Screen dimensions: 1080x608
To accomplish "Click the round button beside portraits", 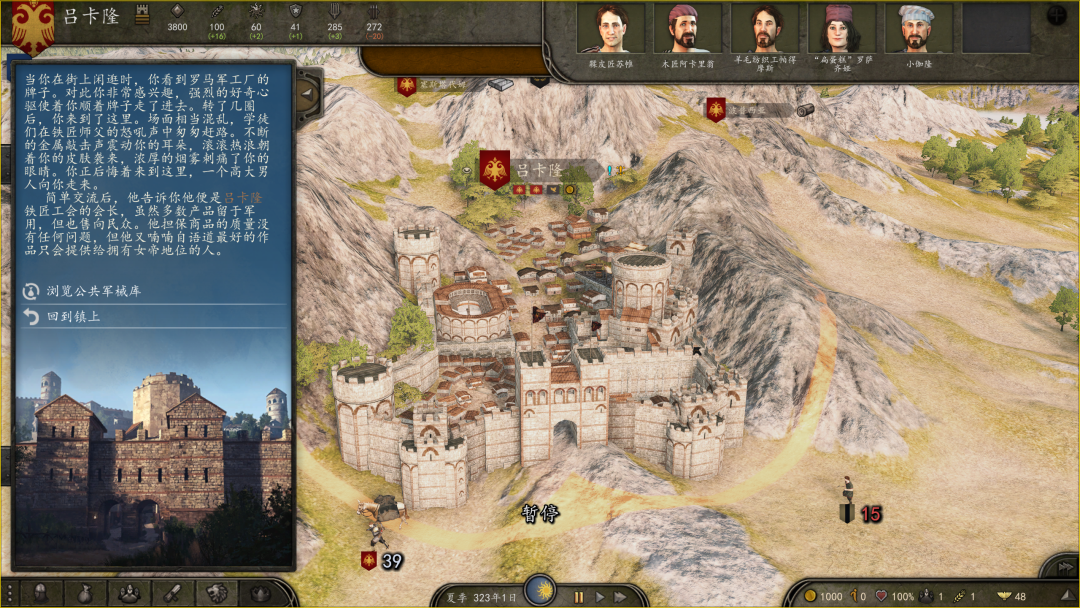I will pos(1056,15).
